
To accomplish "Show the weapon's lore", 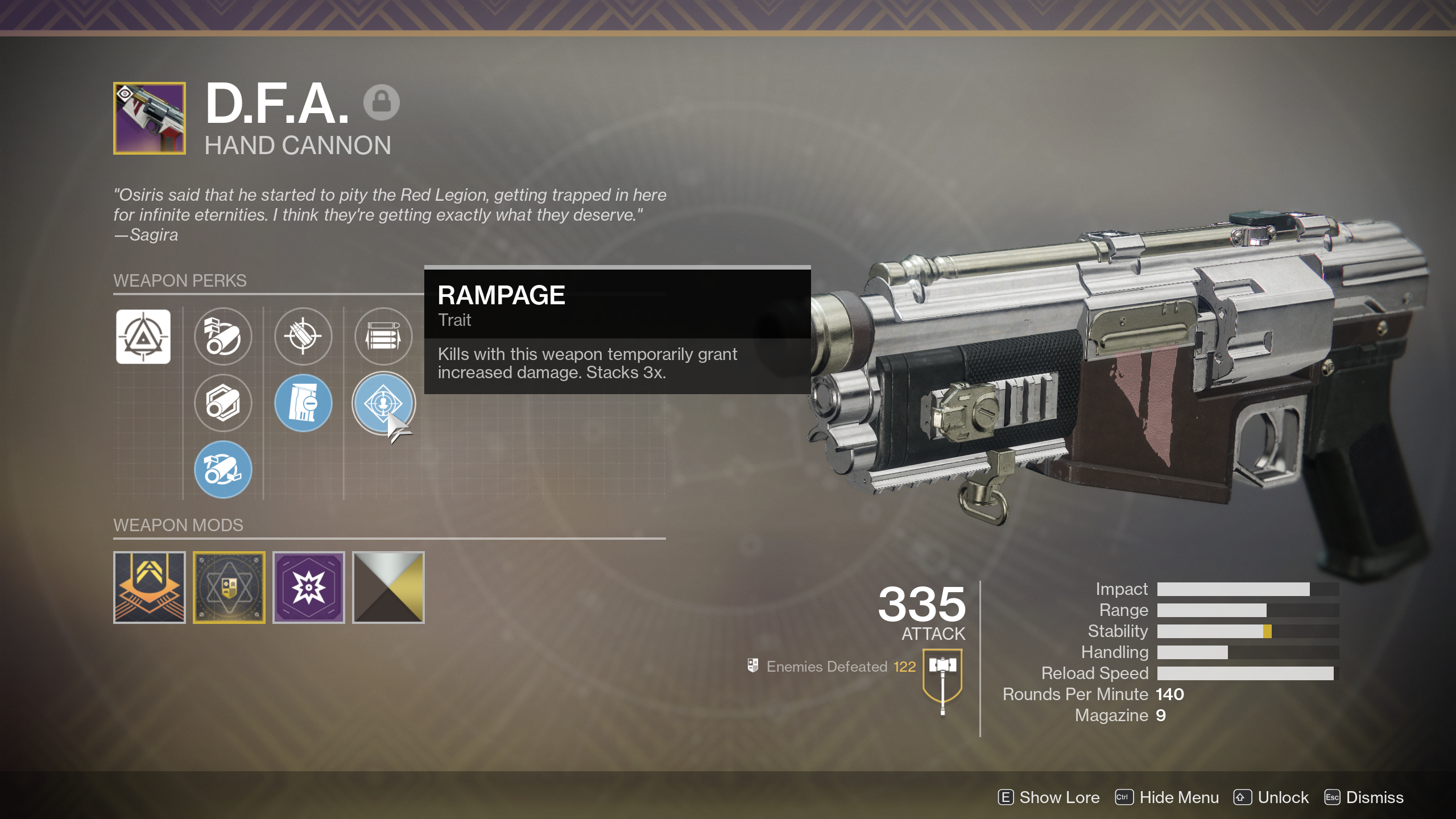I will coord(1049,797).
